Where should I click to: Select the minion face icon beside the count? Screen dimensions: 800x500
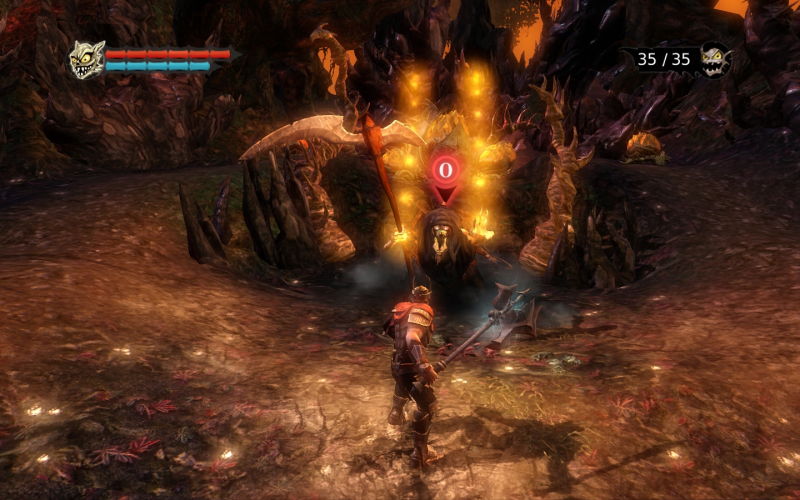(715, 59)
